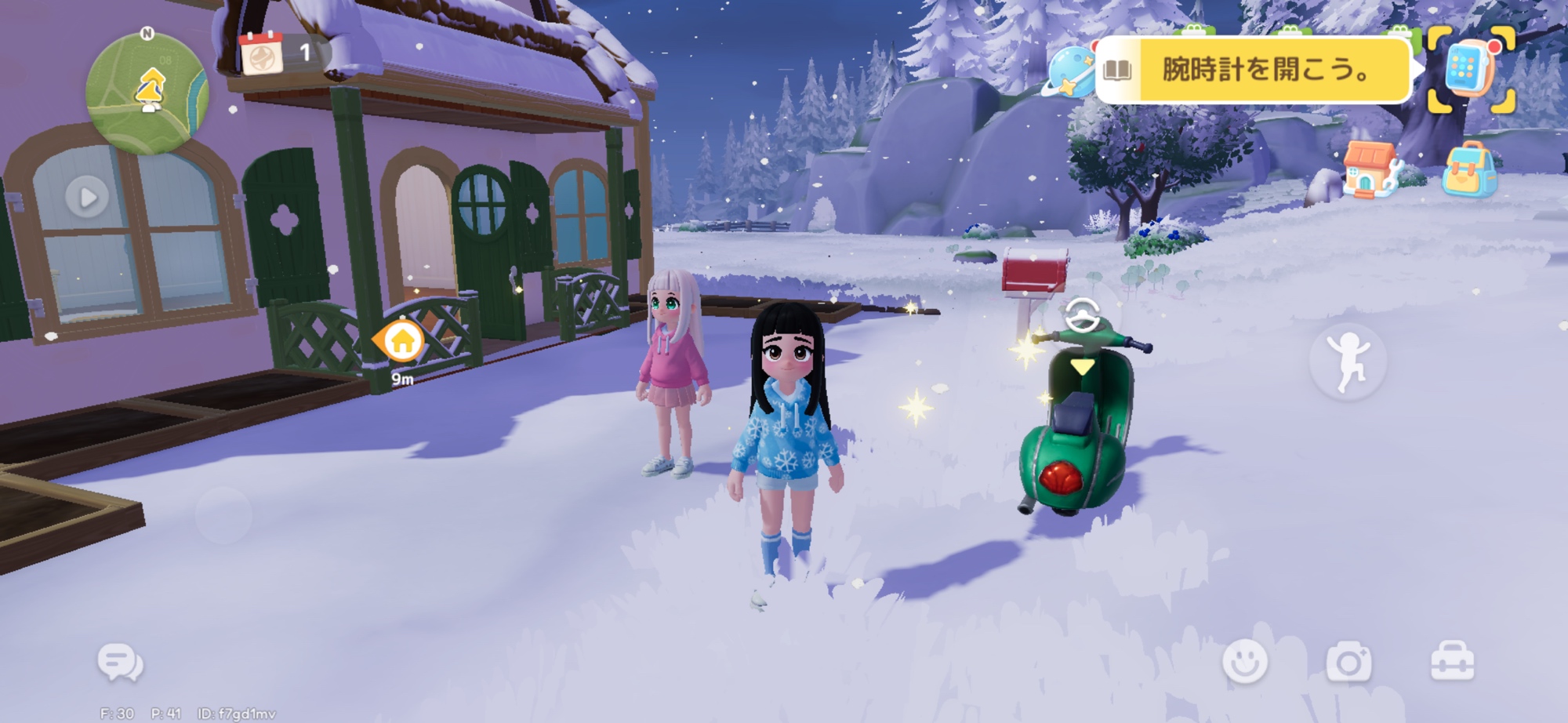
Task: Open the planet quest icon
Action: click(1069, 72)
